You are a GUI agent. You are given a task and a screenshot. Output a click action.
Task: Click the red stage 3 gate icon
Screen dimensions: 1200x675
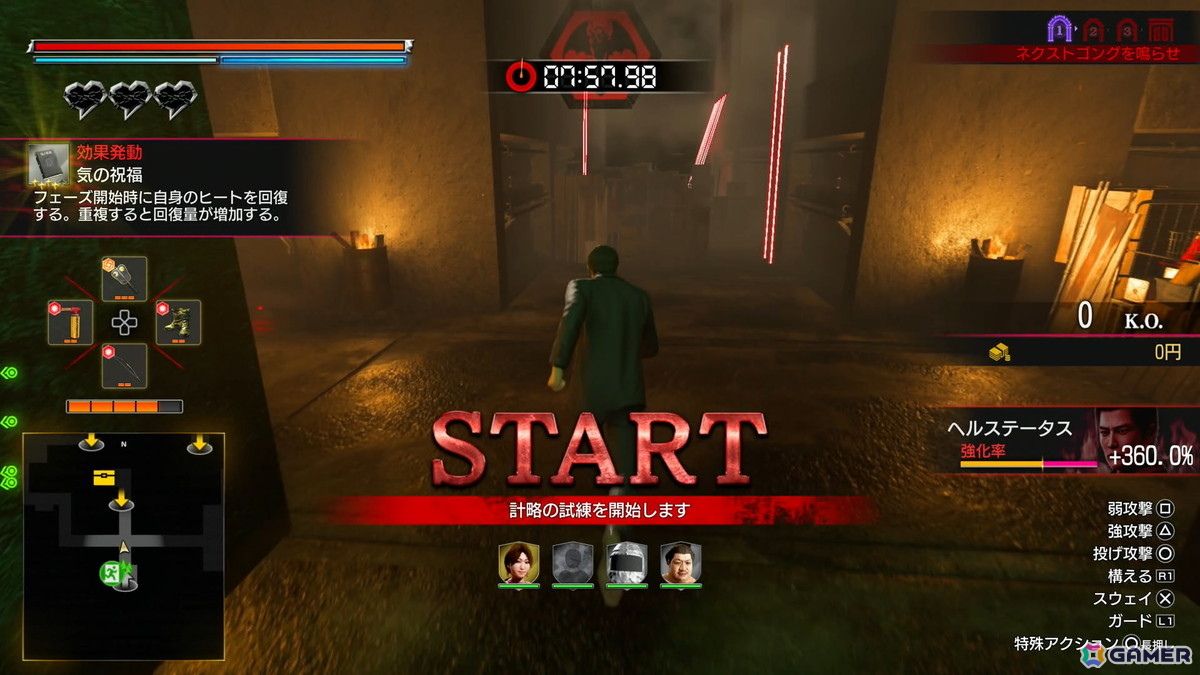(1127, 30)
